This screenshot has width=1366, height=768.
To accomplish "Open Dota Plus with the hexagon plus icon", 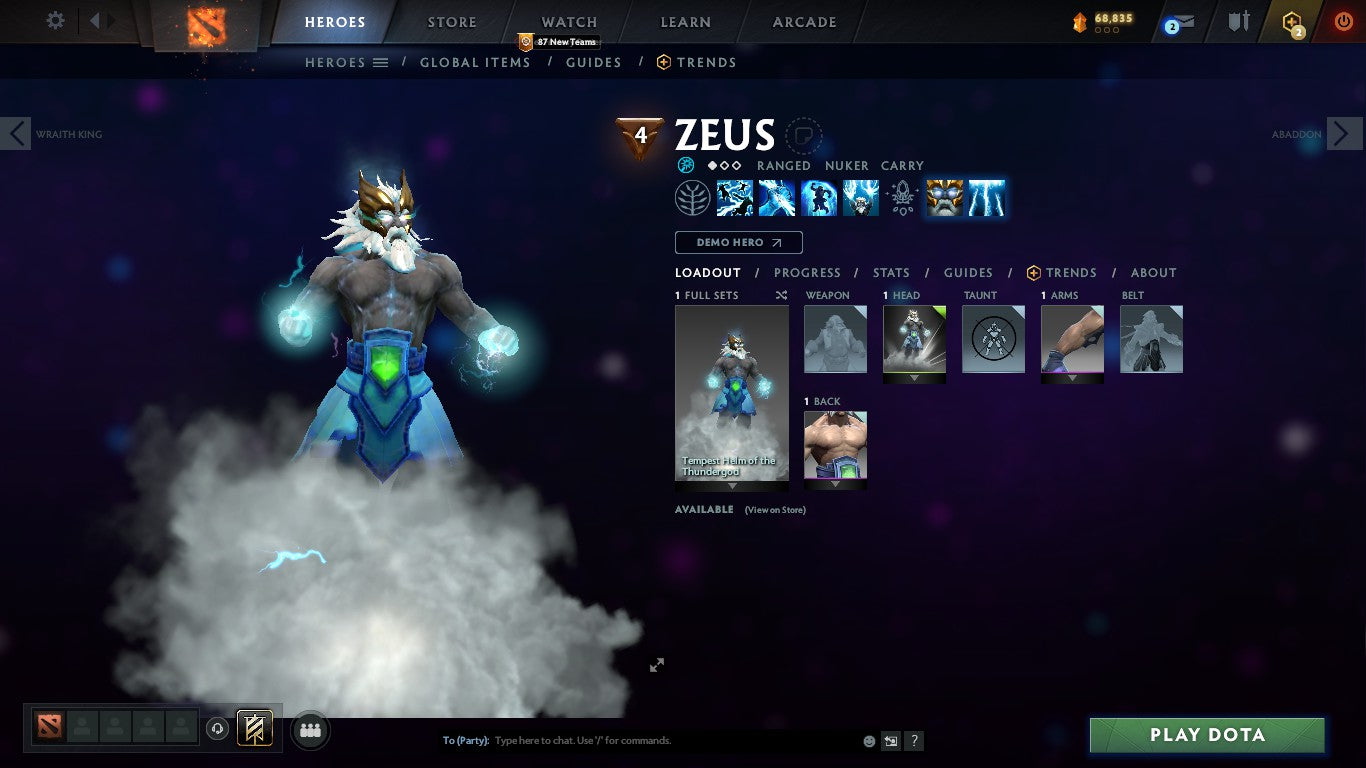I will (x=1291, y=22).
